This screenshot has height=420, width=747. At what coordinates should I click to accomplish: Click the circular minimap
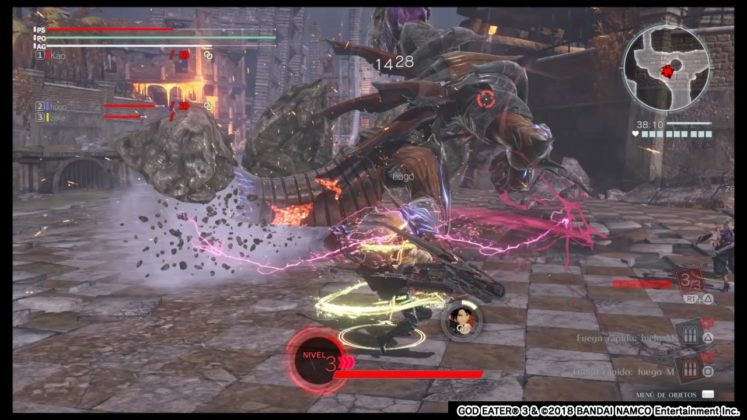pyautogui.click(x=666, y=68)
